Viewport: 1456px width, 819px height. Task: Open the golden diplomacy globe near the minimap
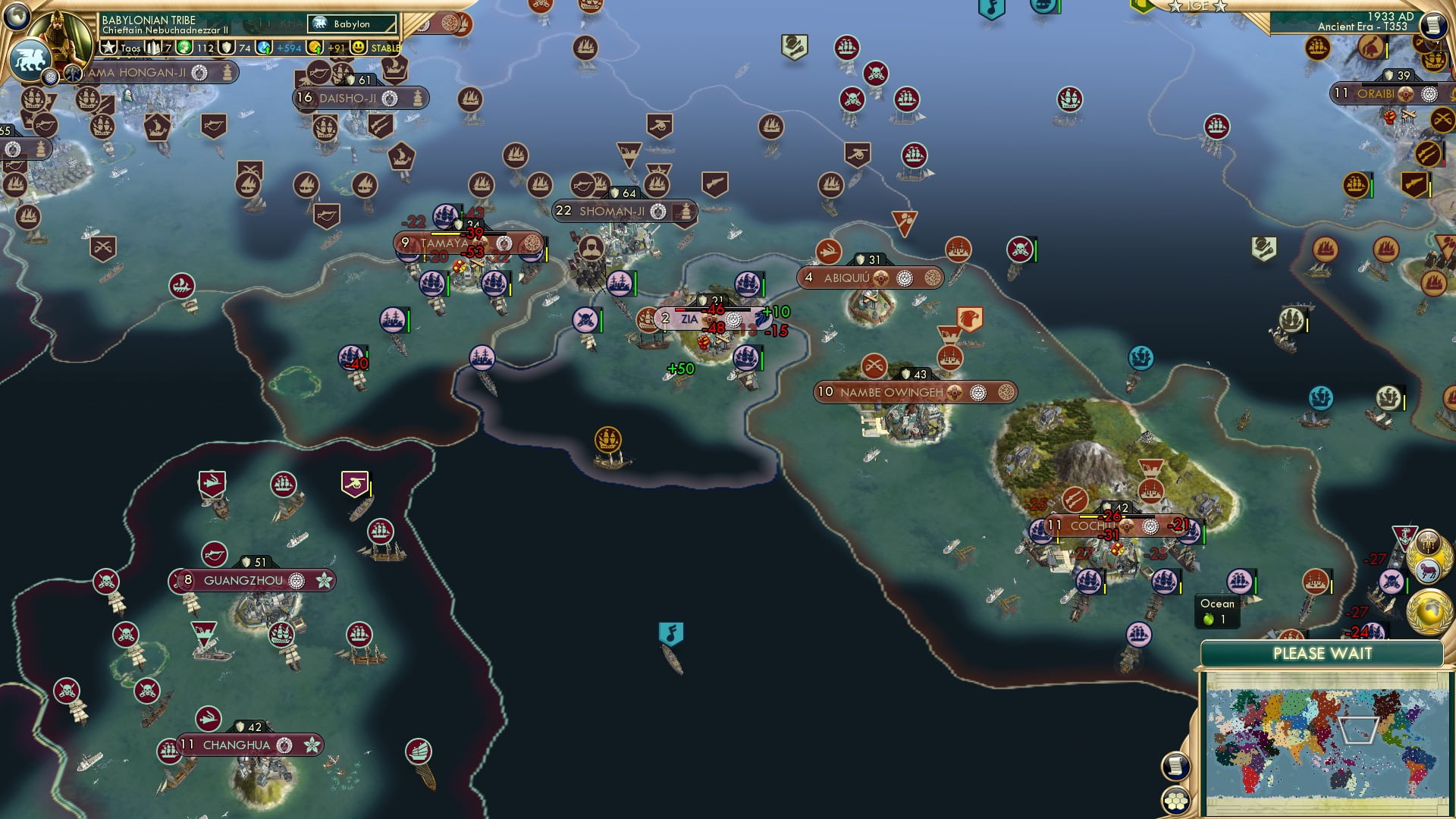coord(1430,612)
